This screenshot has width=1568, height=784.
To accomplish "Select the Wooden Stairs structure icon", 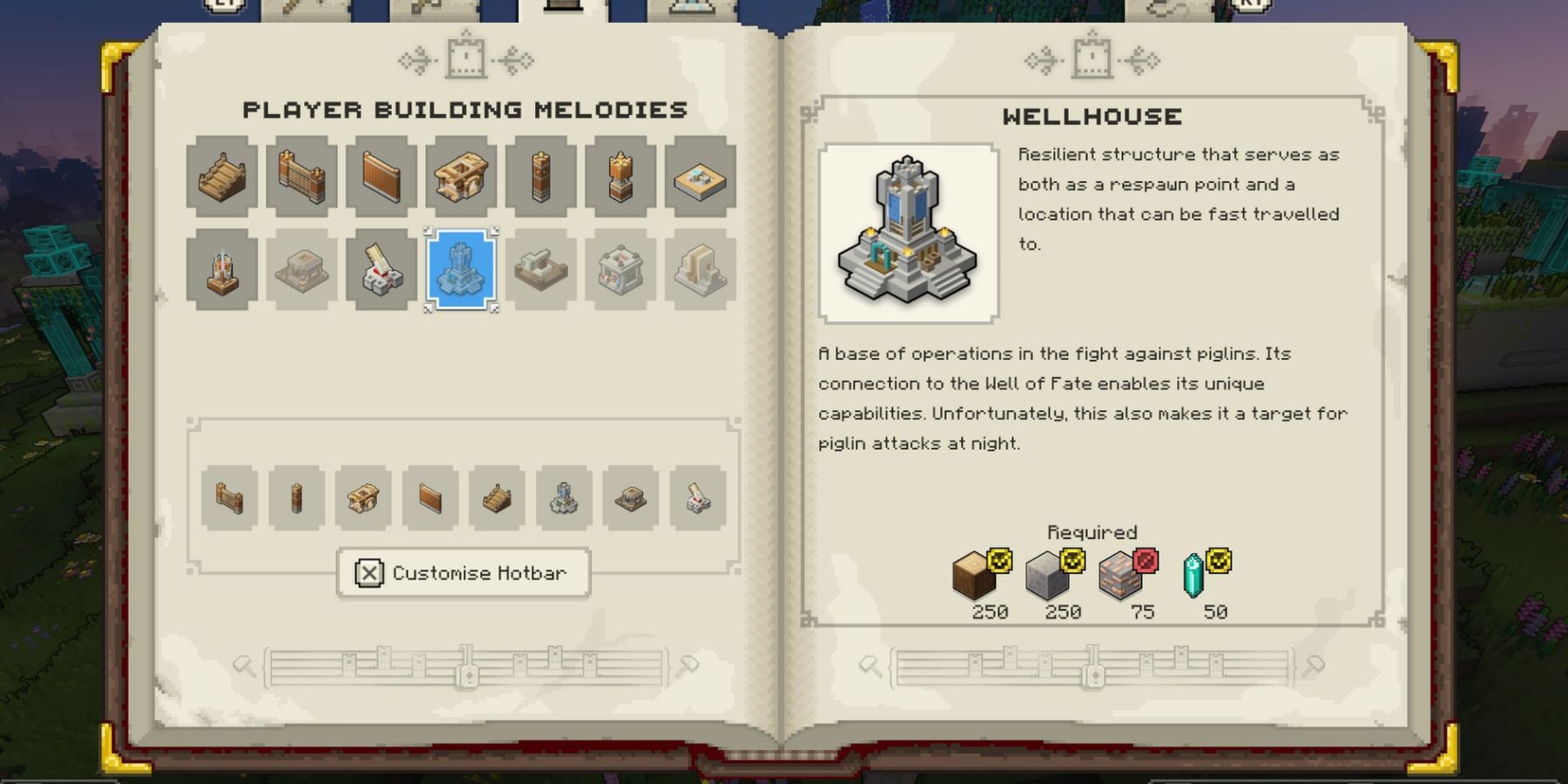I will tap(220, 177).
